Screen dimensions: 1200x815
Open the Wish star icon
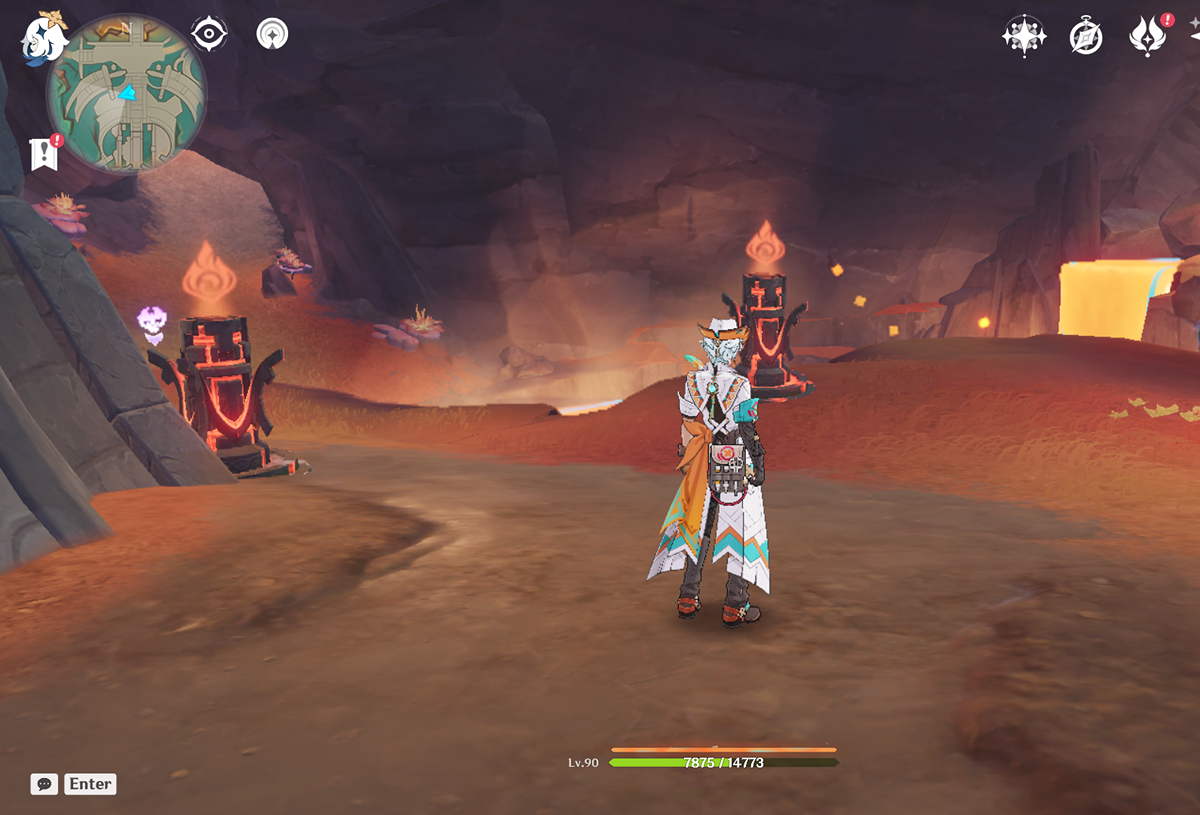(1024, 37)
